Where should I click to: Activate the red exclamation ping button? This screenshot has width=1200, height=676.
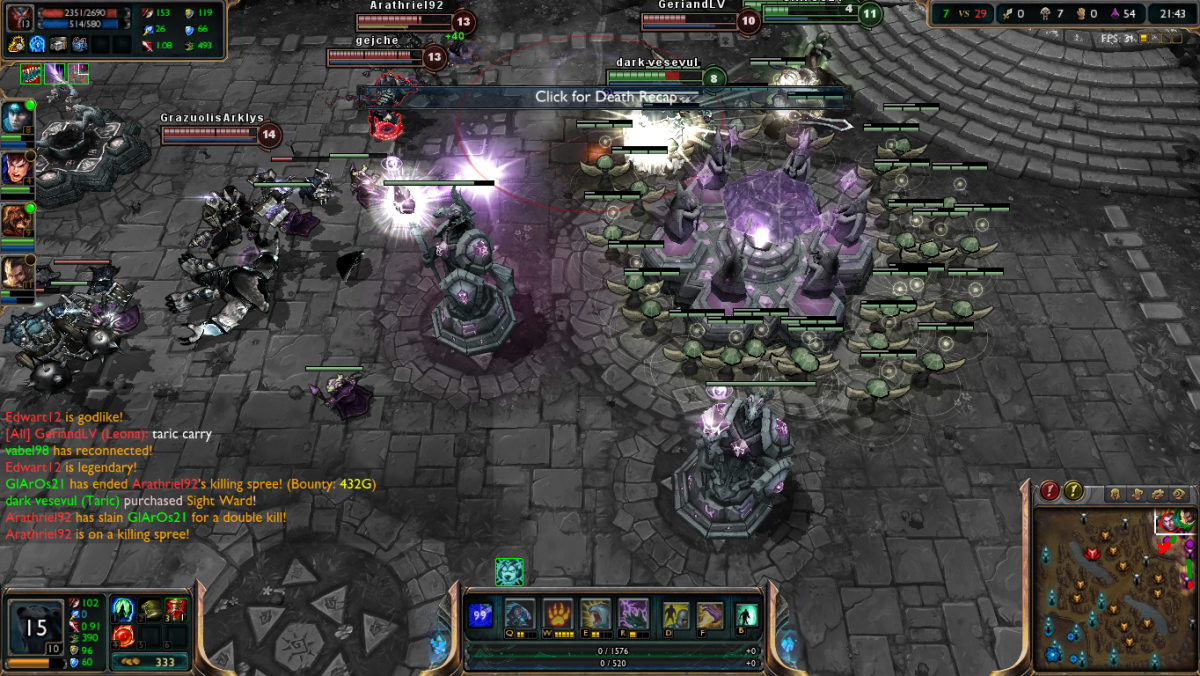click(x=1049, y=491)
